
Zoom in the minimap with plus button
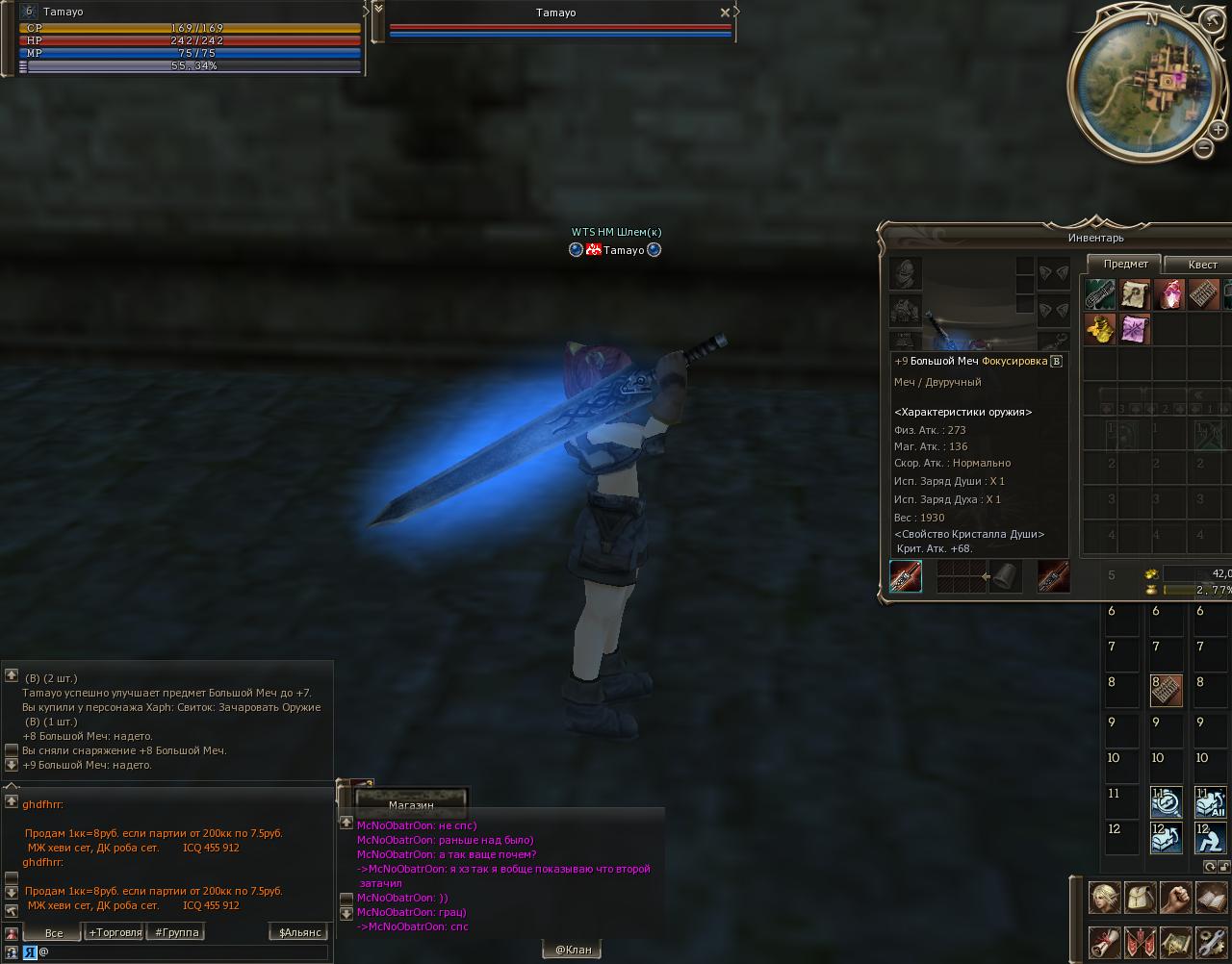point(1219,130)
